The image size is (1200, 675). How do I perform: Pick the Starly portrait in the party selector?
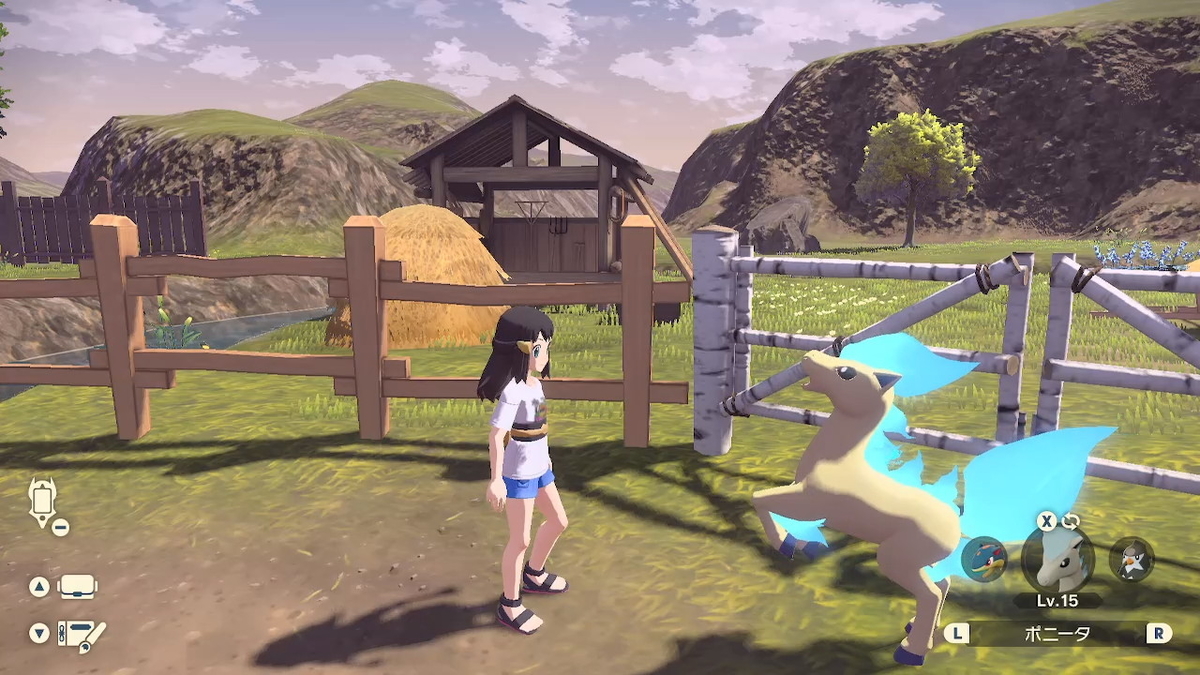[x=1131, y=559]
